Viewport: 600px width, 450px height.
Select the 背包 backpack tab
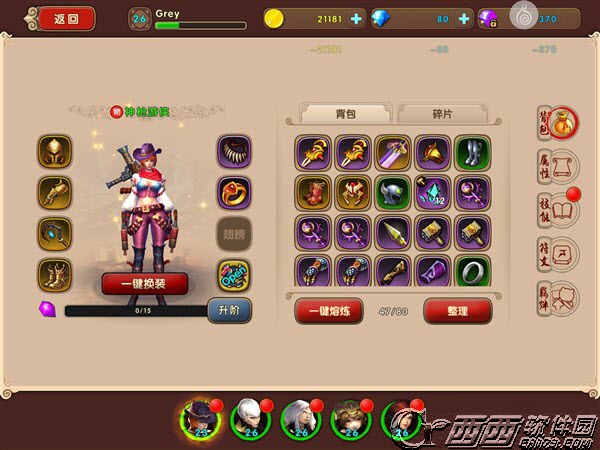(x=346, y=114)
